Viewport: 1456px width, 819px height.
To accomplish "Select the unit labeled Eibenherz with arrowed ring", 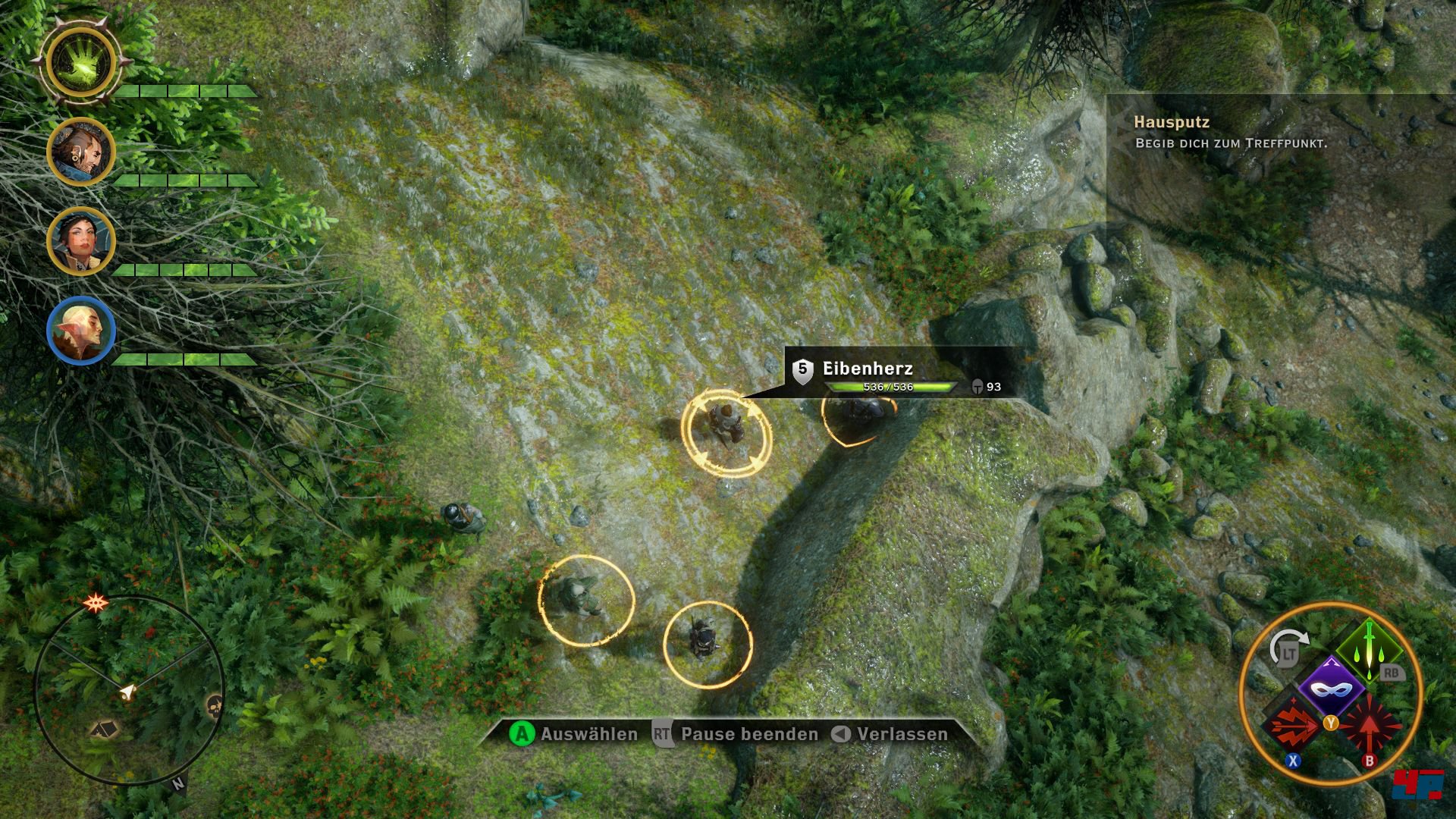I will (x=726, y=432).
